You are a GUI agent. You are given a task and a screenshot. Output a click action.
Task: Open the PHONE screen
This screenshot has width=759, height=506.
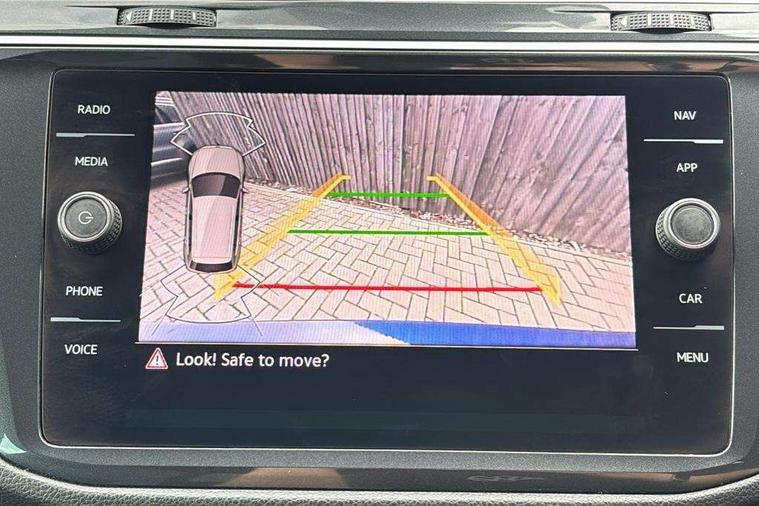84,291
